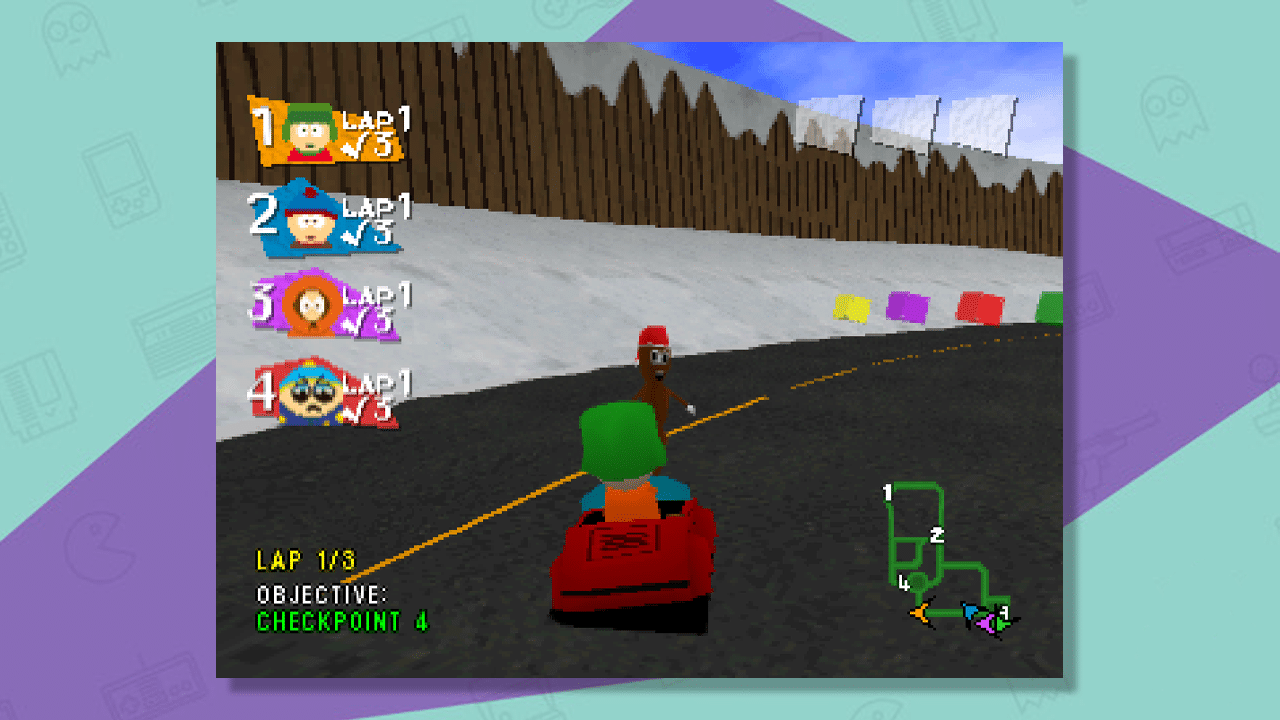Screen dimensions: 1280x720
Task: Click checkpoint 4 marker on the minimap
Action: coord(904,584)
